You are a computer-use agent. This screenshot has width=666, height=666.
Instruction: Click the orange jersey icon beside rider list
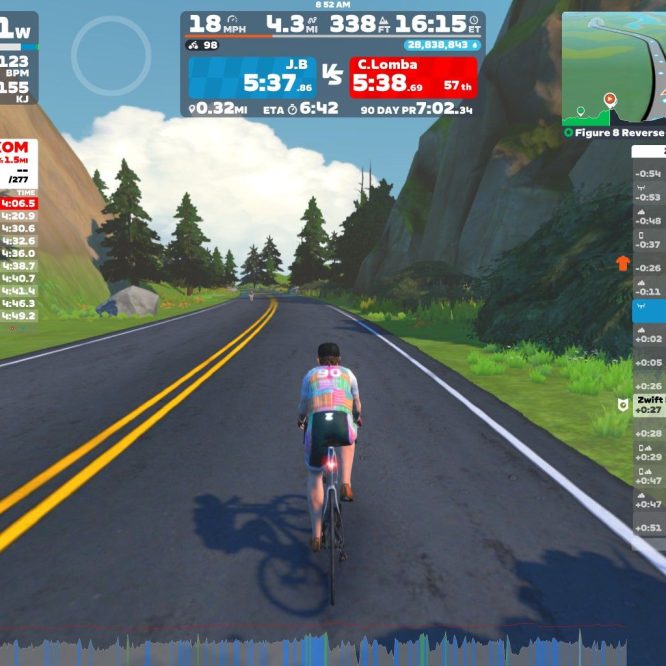click(623, 264)
